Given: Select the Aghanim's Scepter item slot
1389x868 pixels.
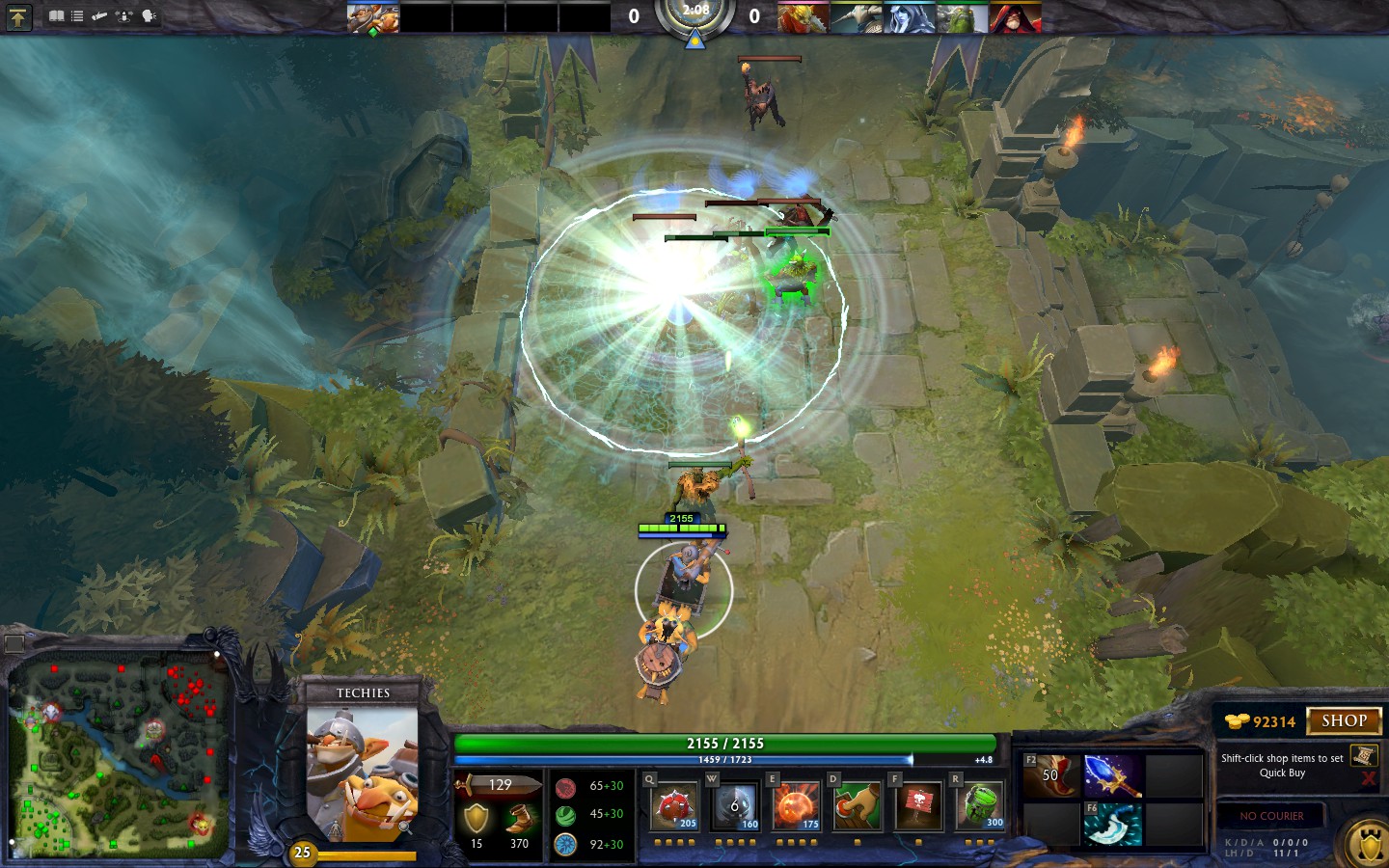Looking at the screenshot, I should 1113,776.
